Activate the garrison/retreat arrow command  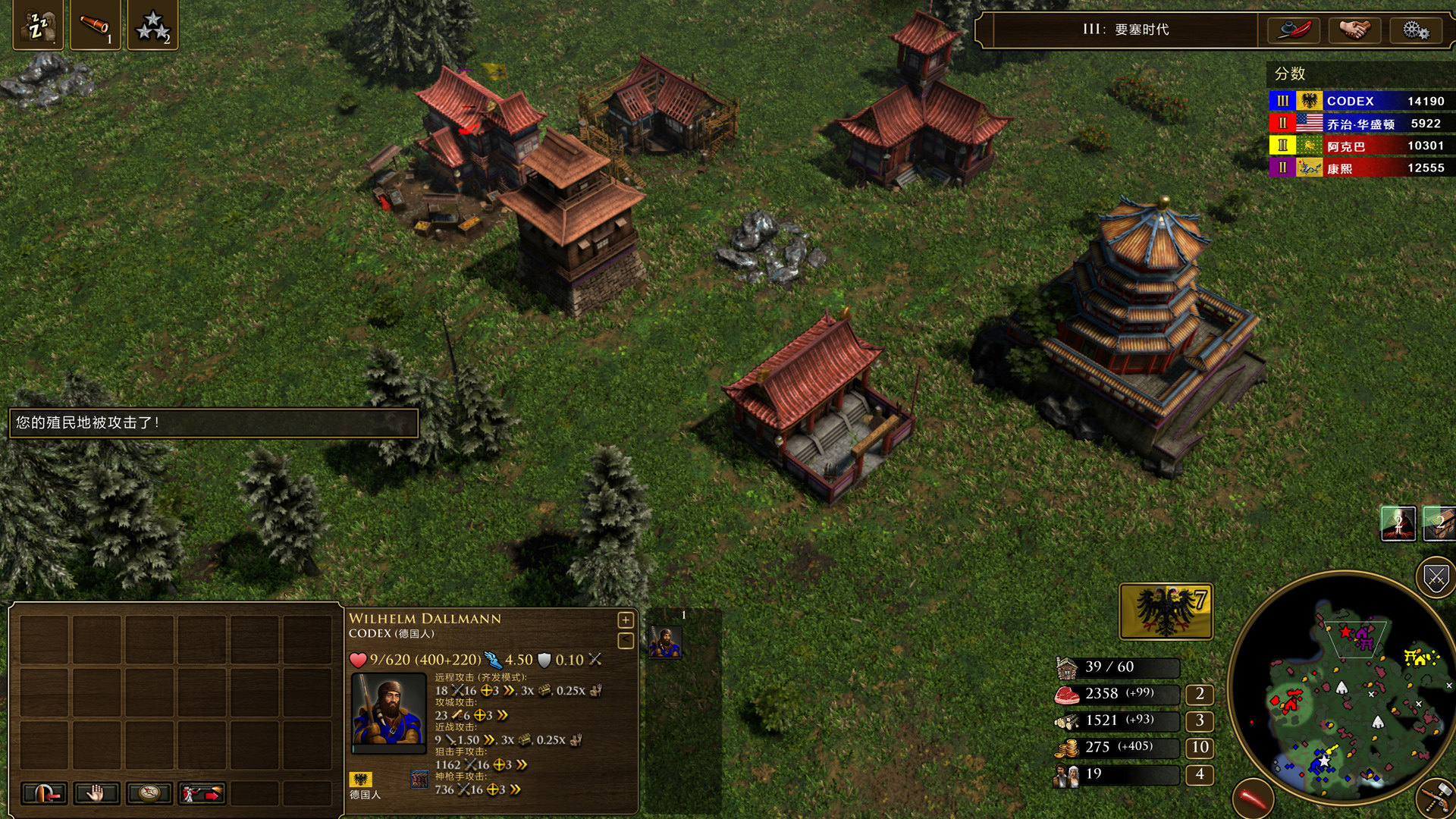[x=44, y=793]
